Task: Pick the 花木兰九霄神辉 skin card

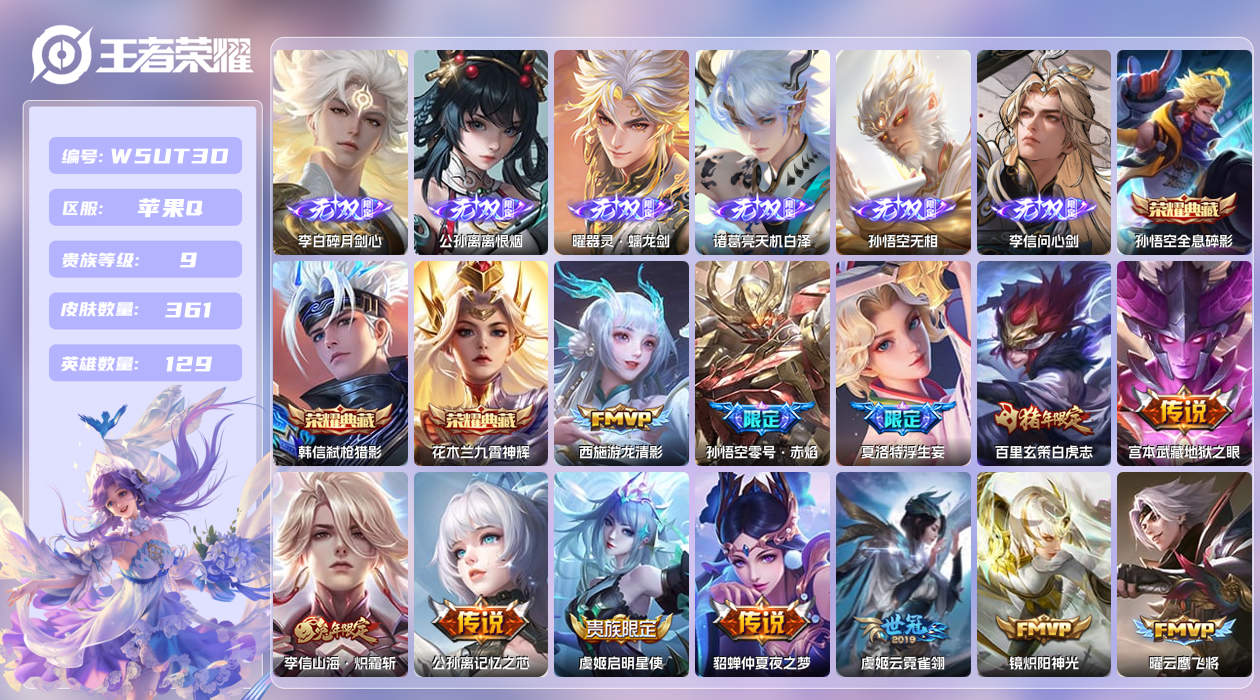Action: [x=481, y=363]
